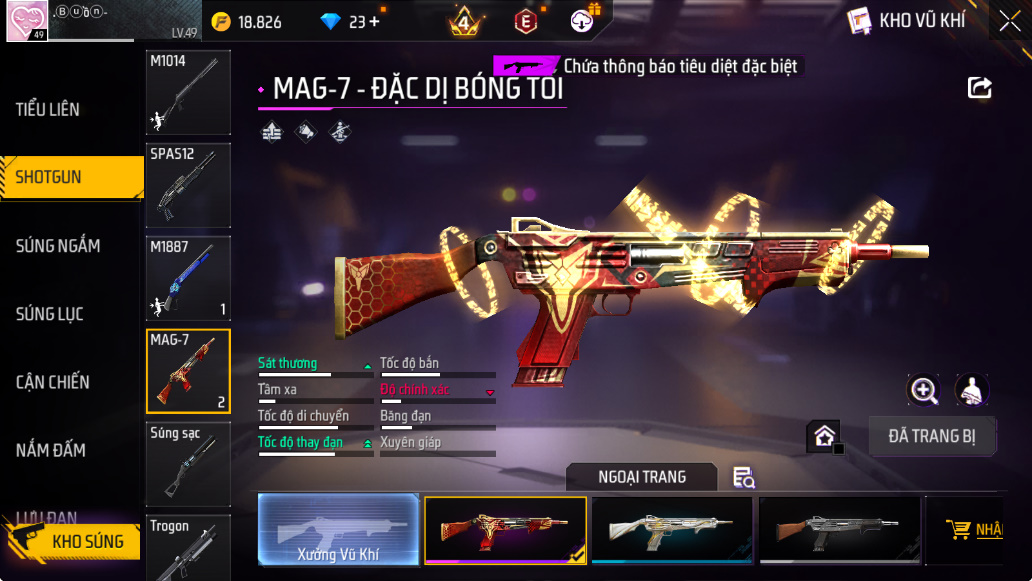
Task: Choose the M1887 weapon entry
Action: (188, 278)
